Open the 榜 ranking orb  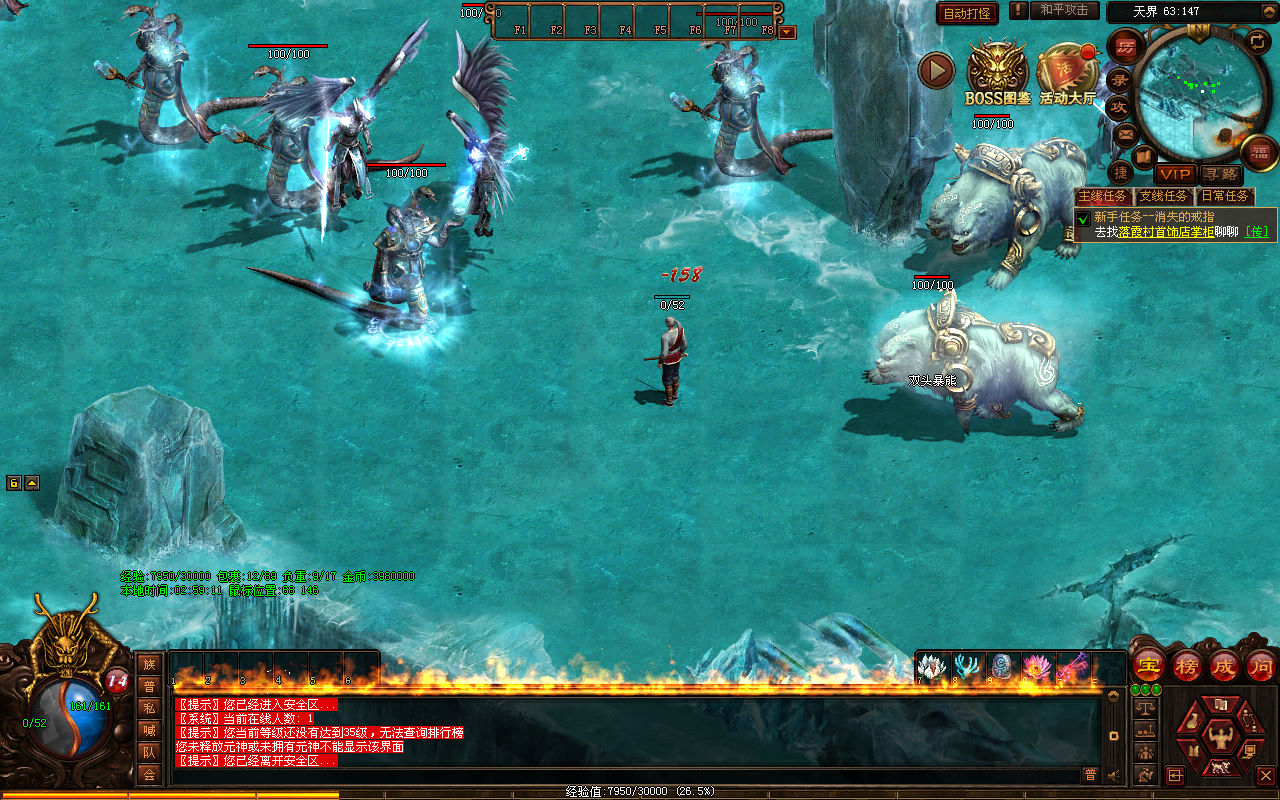[x=1187, y=665]
